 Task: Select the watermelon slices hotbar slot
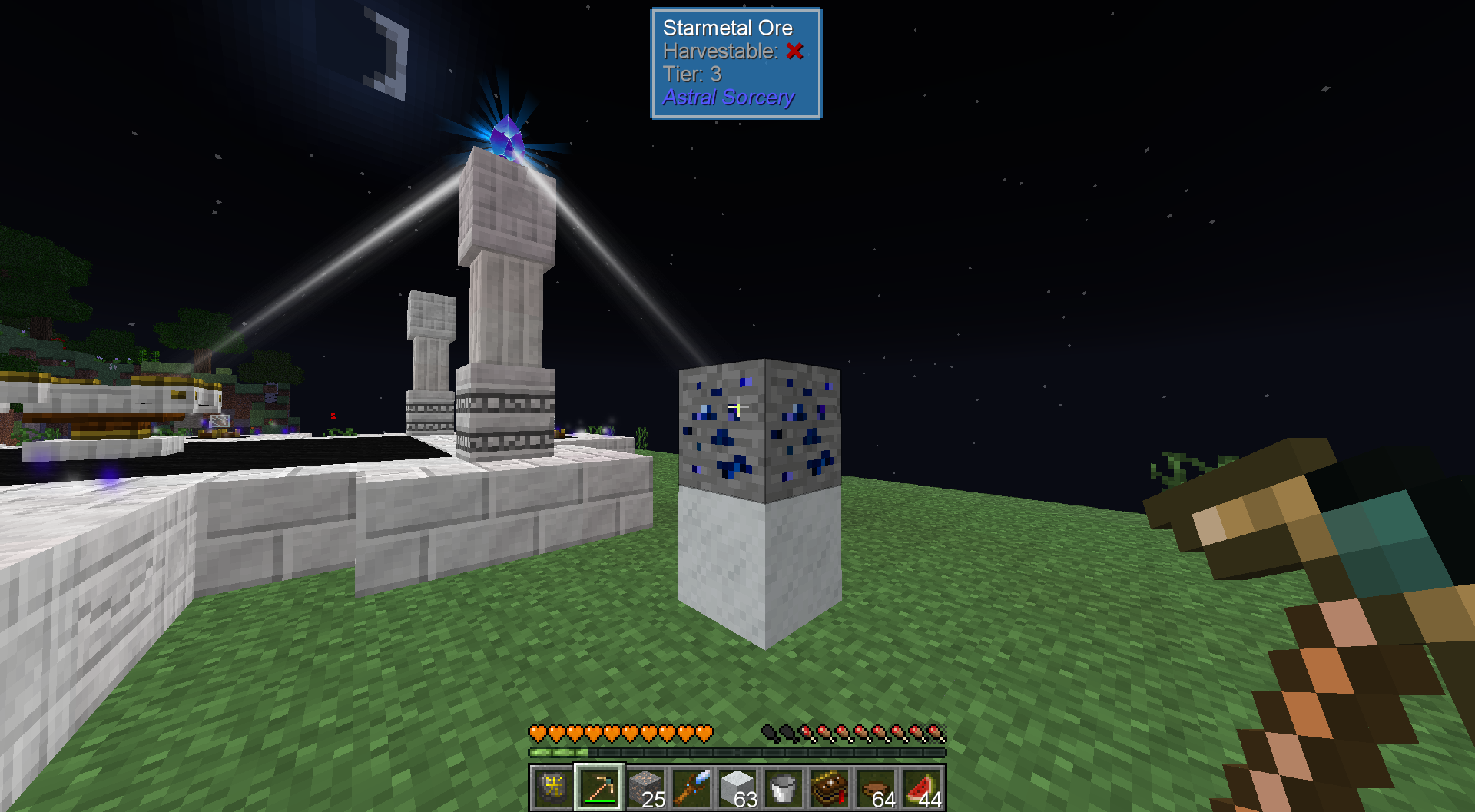pos(923,787)
